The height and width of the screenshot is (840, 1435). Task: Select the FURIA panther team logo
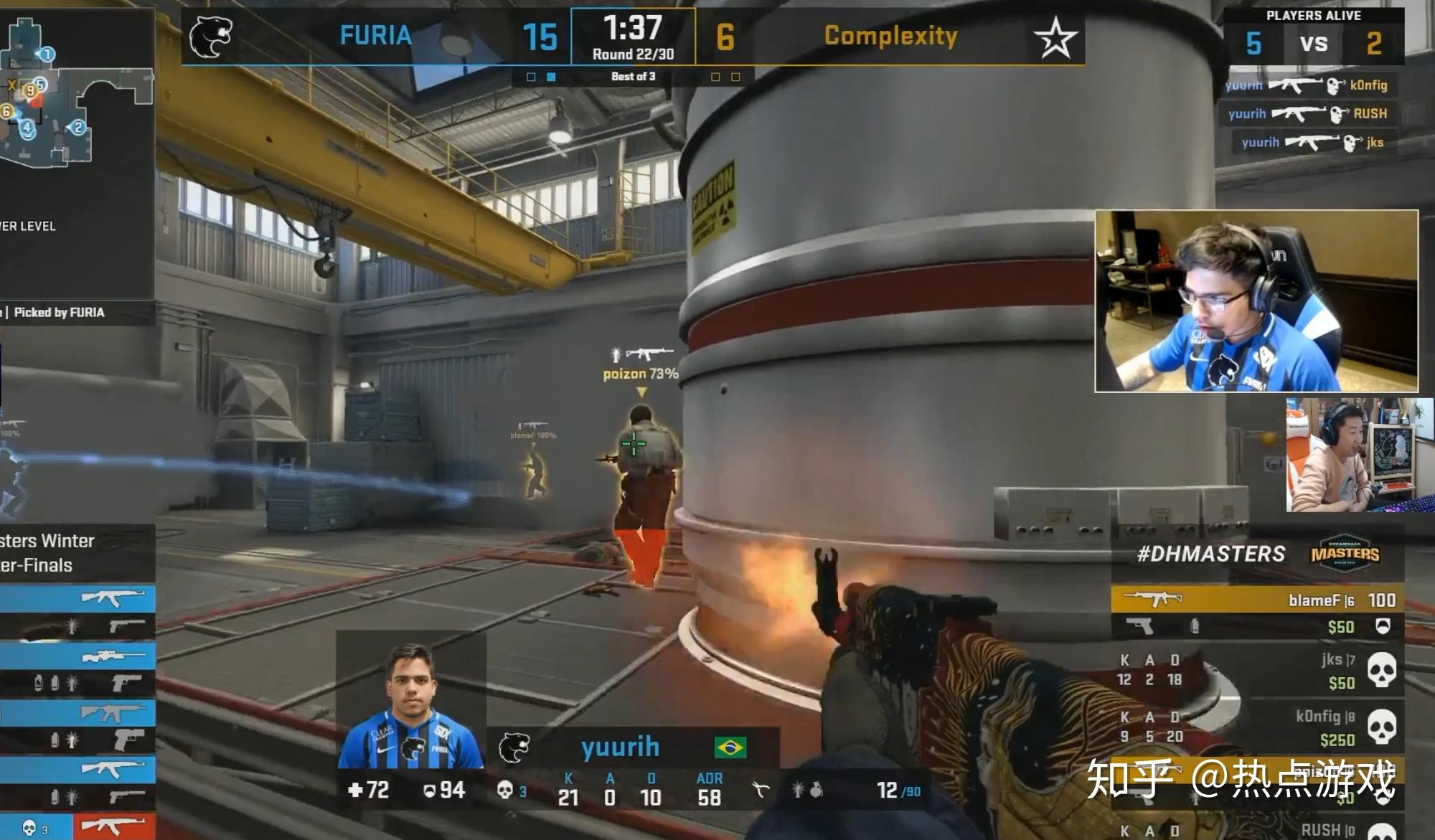coord(211,37)
